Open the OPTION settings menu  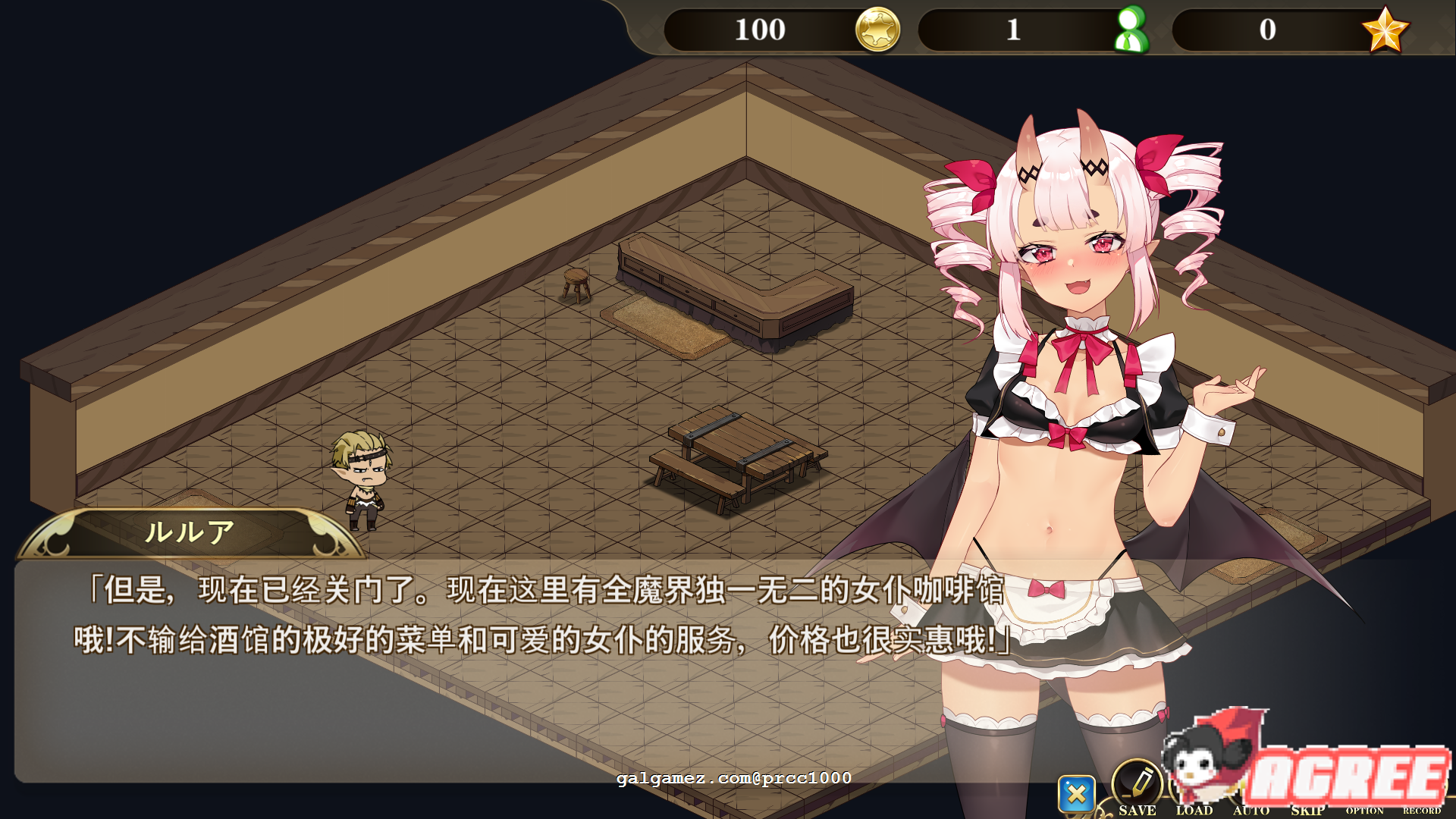coord(1364,811)
